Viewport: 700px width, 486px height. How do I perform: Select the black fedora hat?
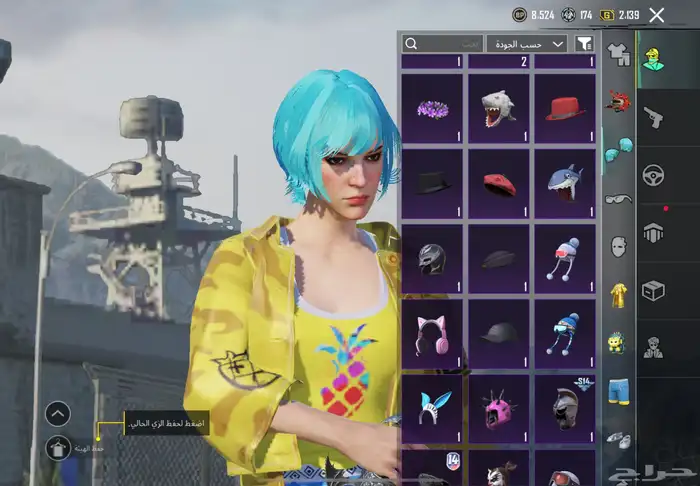(x=432, y=183)
